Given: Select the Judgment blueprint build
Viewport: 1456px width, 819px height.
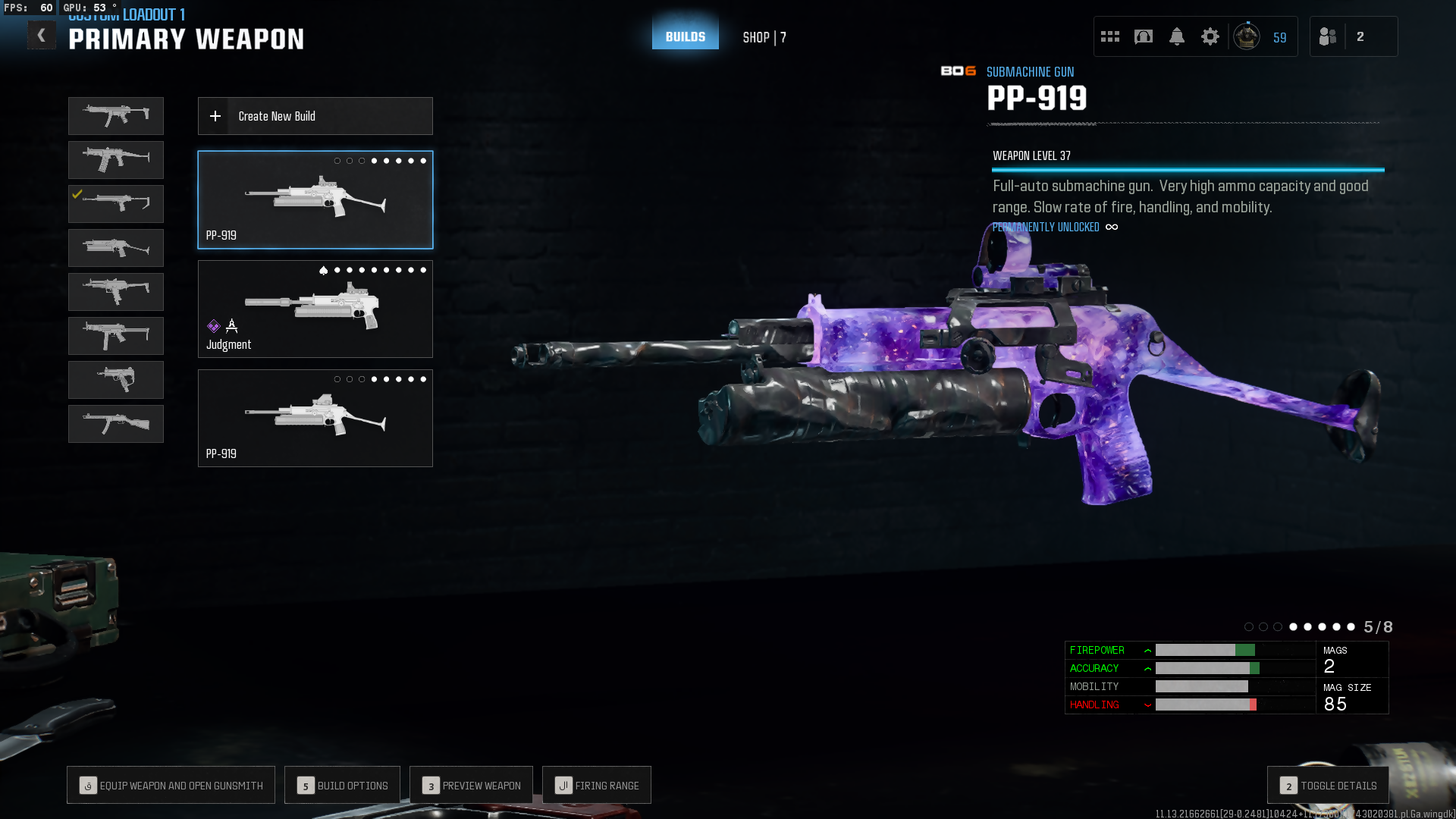Looking at the screenshot, I should pos(315,309).
